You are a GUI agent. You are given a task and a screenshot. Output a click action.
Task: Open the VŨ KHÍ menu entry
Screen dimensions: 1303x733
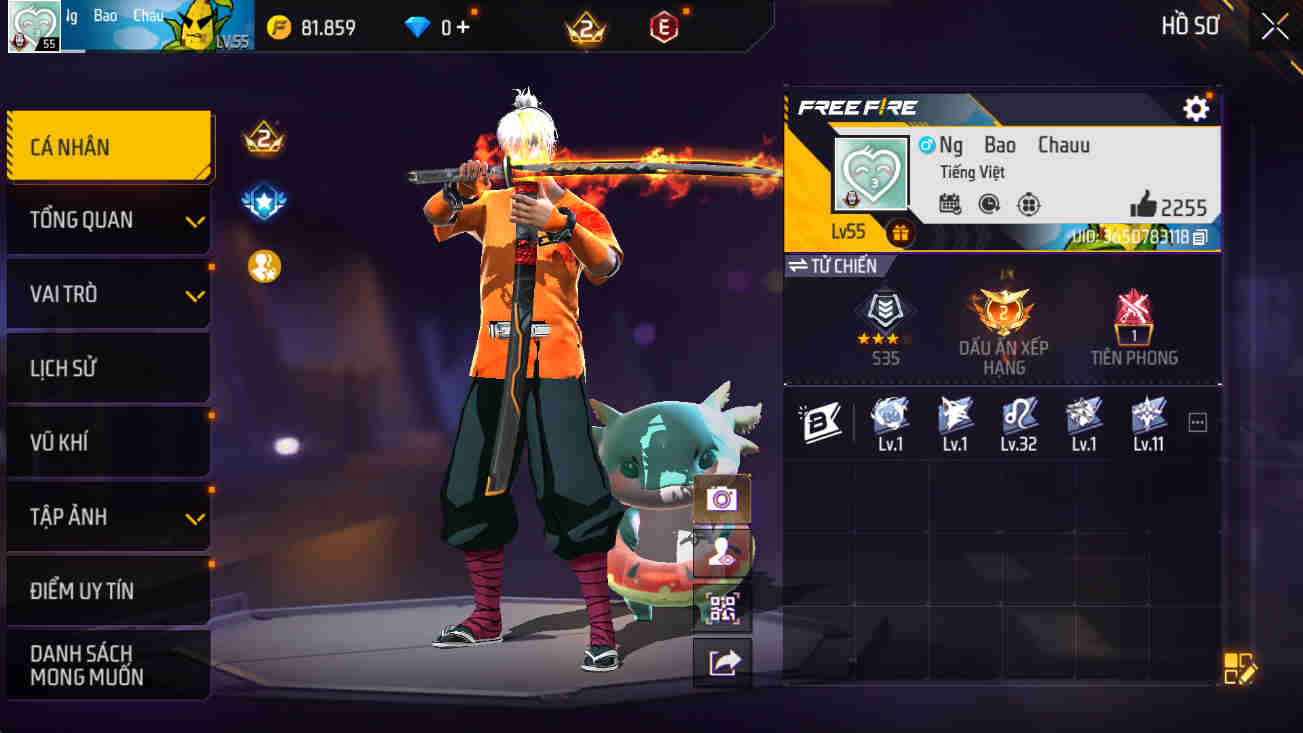[108, 442]
